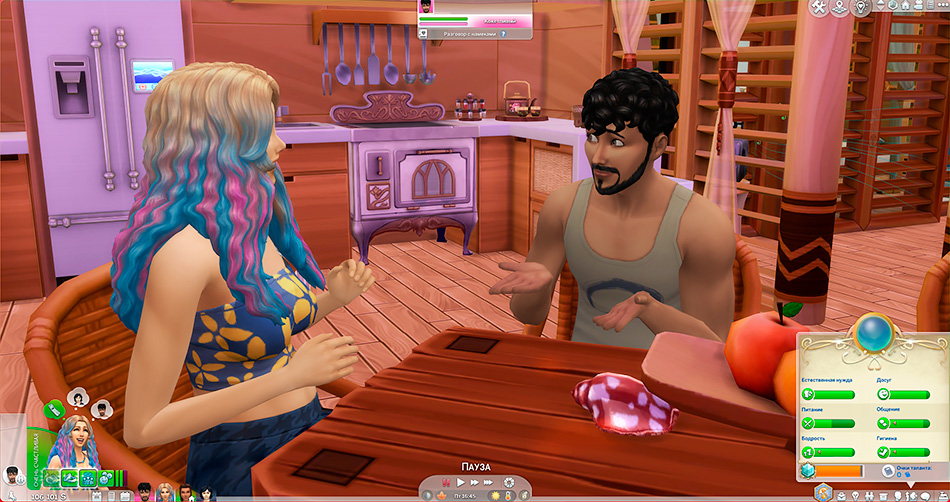Image resolution: width=950 pixels, height=502 pixels.
Task: Open the orange perk emblem button
Action: click(x=822, y=492)
